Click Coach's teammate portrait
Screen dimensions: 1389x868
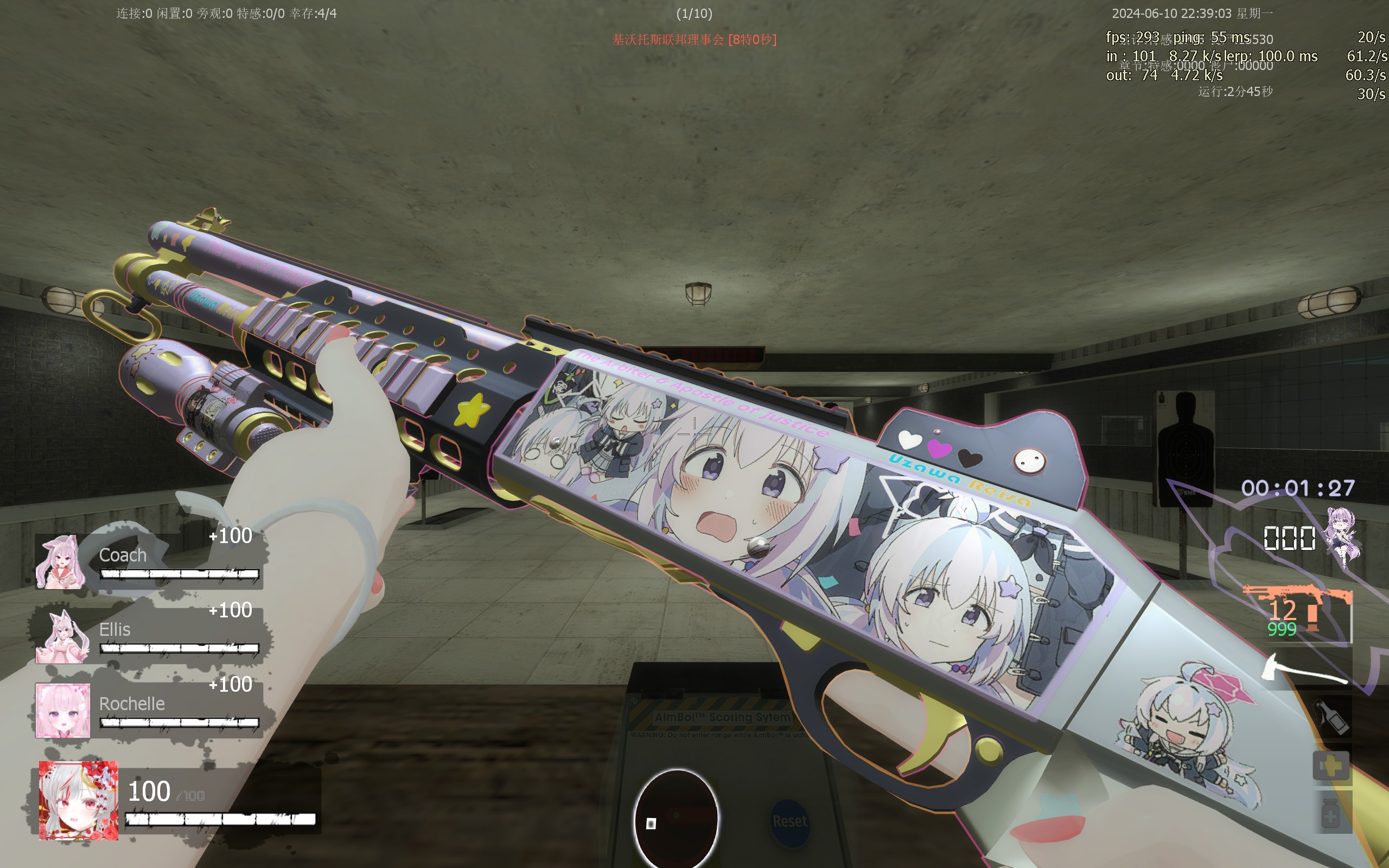61,562
